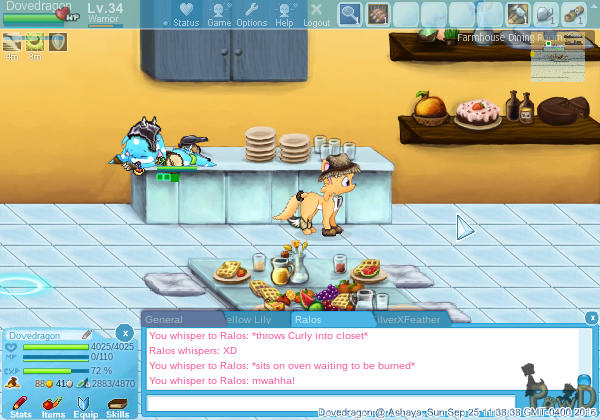Select the Ralos whisper tab
Screen dimensions: 600x420
tap(307, 320)
